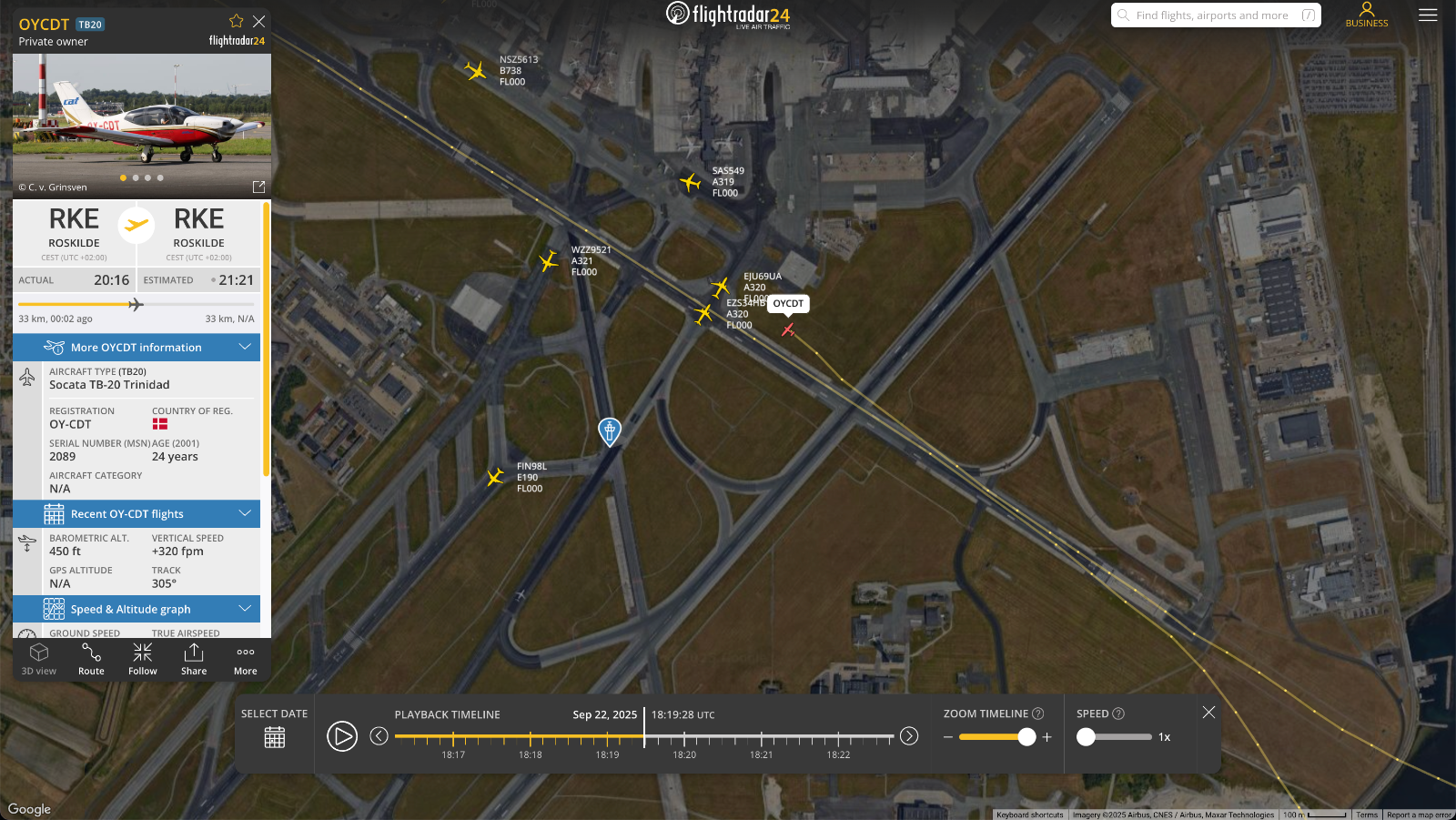Play the flight playback

[343, 736]
